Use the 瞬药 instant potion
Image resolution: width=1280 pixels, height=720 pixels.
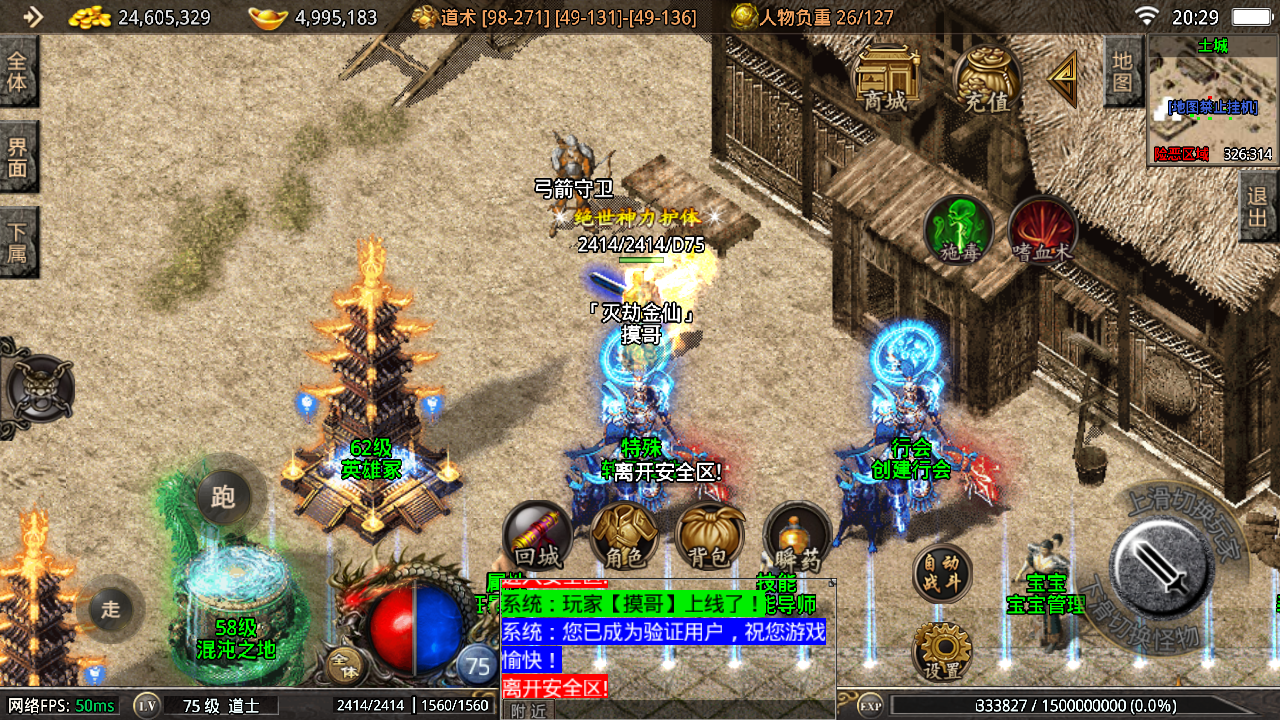click(797, 537)
